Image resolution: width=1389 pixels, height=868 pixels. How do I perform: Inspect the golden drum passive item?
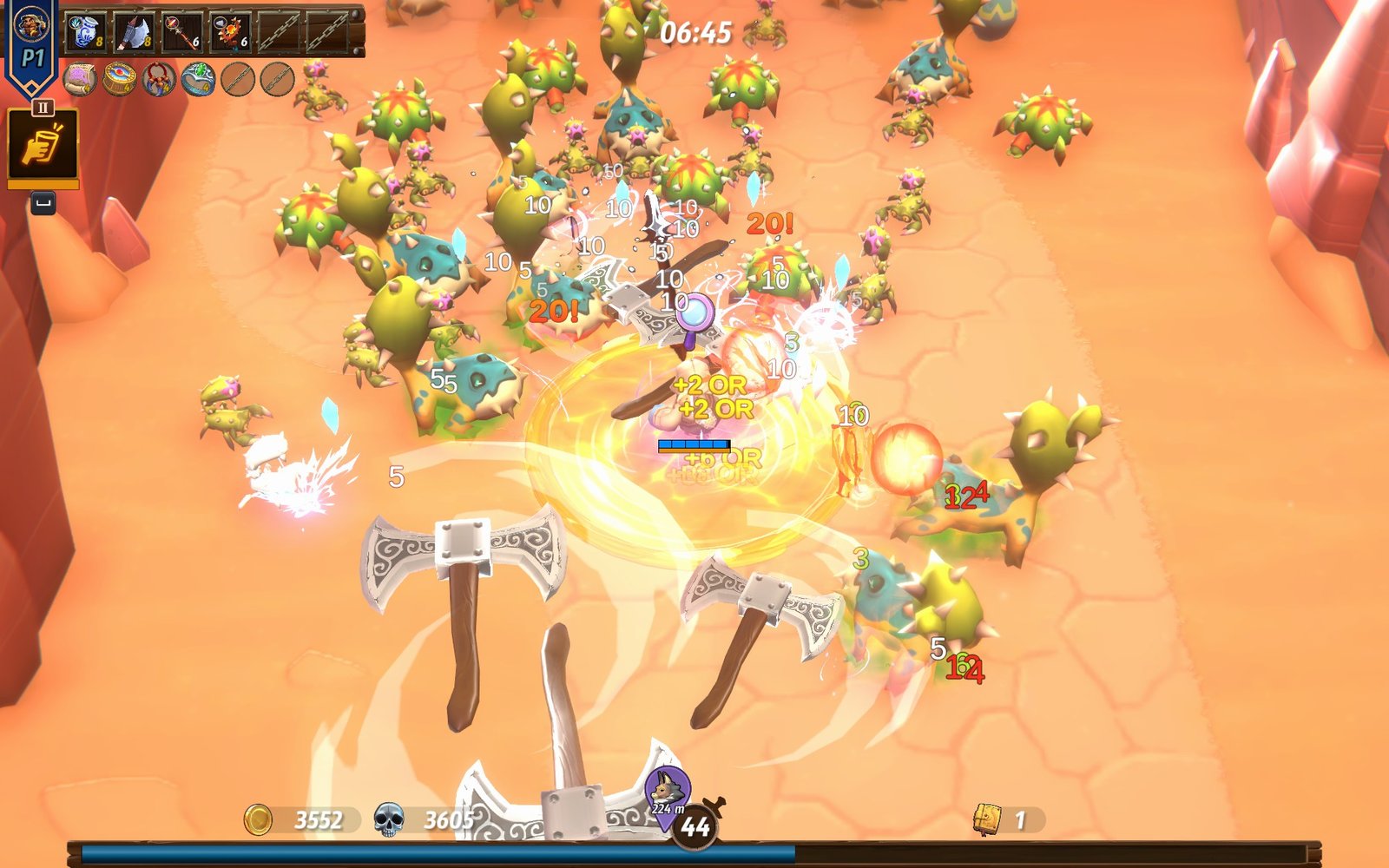click(120, 80)
